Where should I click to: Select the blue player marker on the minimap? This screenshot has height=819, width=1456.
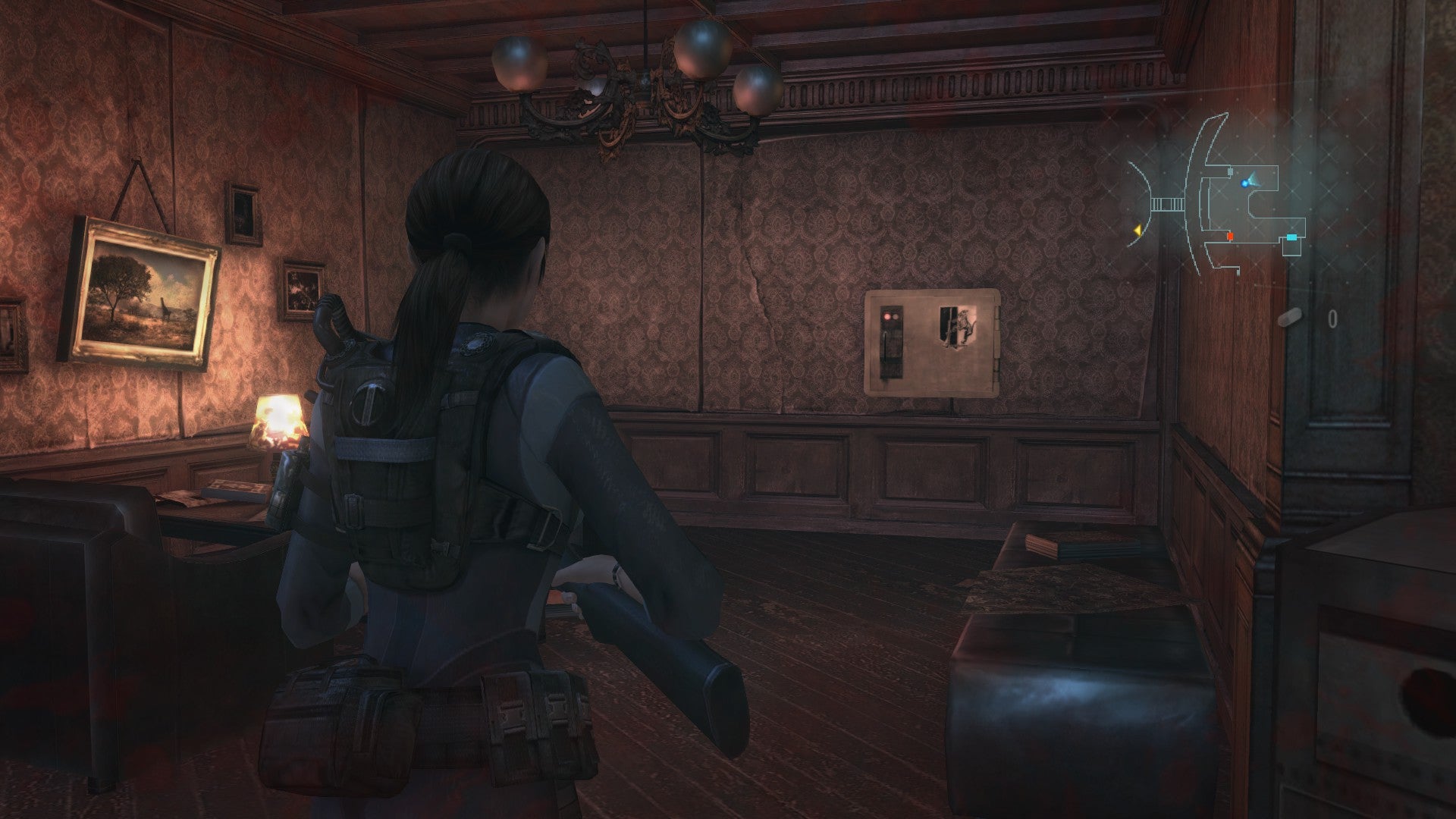click(1245, 183)
